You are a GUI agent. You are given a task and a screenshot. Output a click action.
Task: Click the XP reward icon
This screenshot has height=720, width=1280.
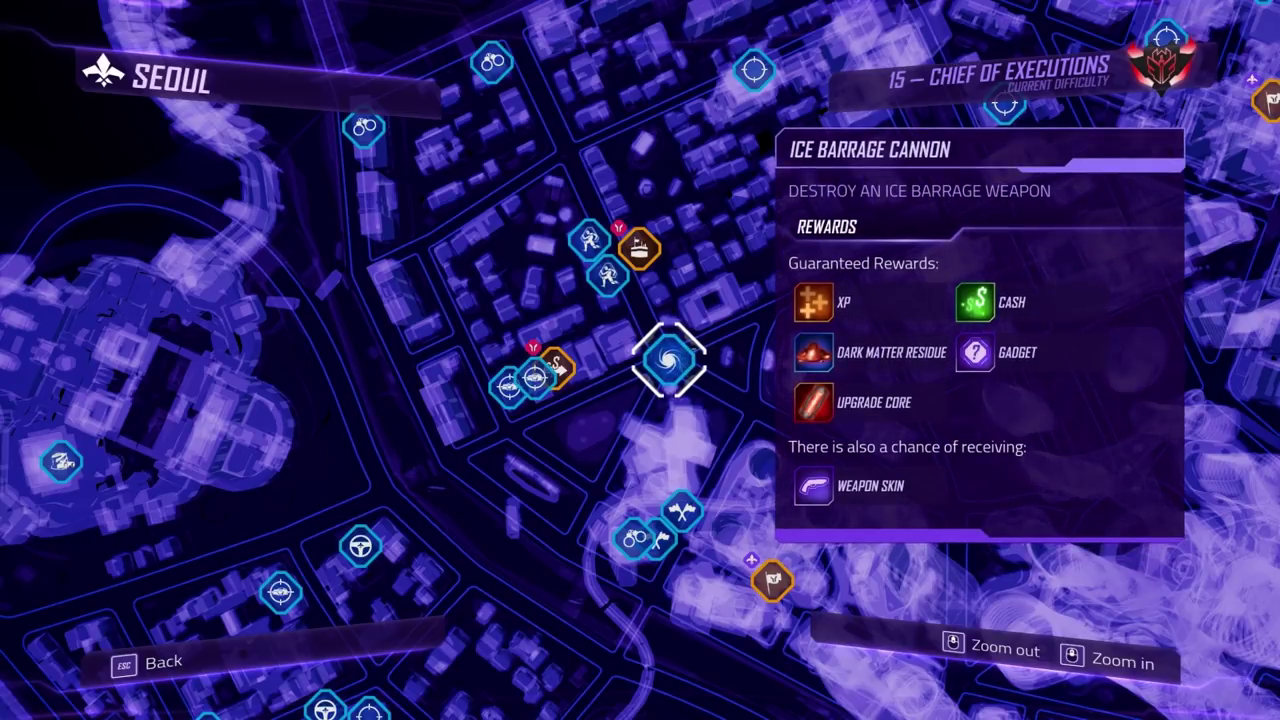click(x=813, y=302)
